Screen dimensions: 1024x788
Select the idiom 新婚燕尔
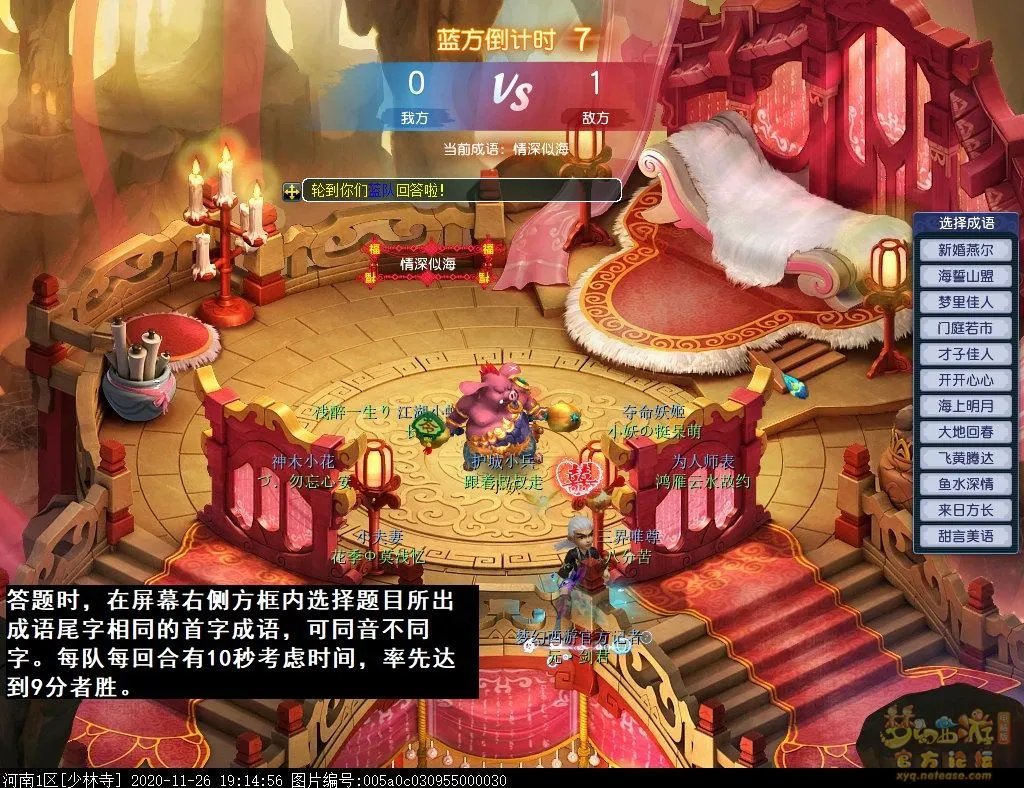(x=965, y=250)
